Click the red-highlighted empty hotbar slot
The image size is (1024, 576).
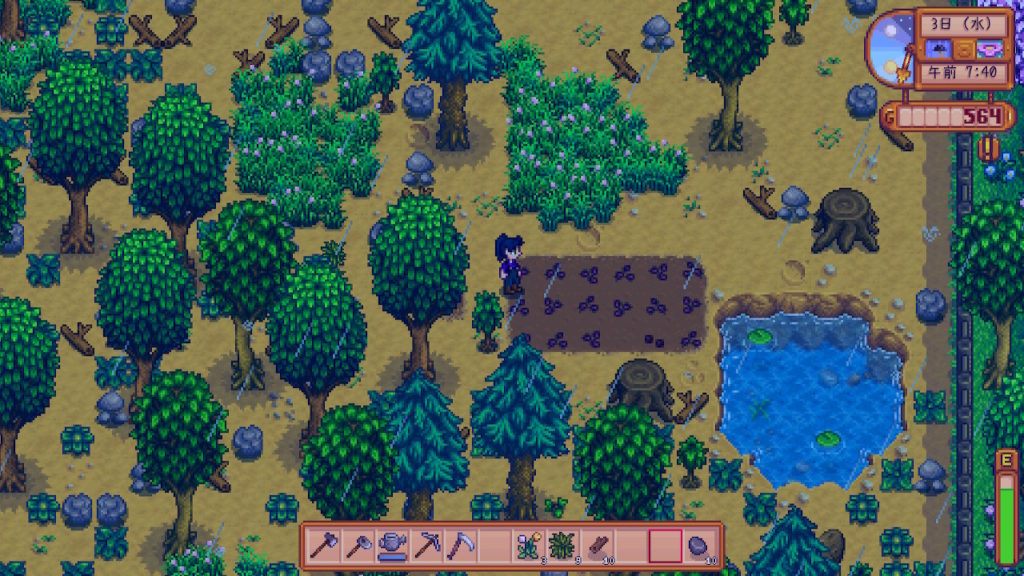(665, 546)
